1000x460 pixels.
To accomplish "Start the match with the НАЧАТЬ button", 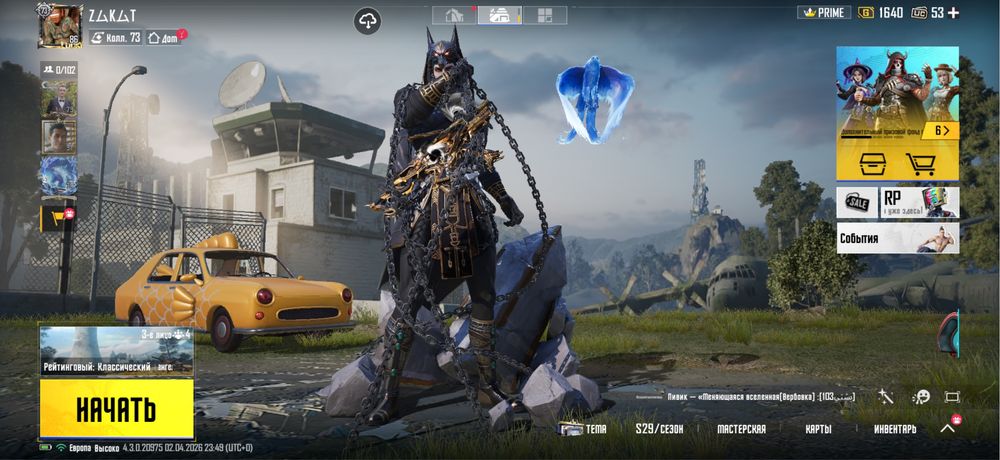I will [x=116, y=408].
